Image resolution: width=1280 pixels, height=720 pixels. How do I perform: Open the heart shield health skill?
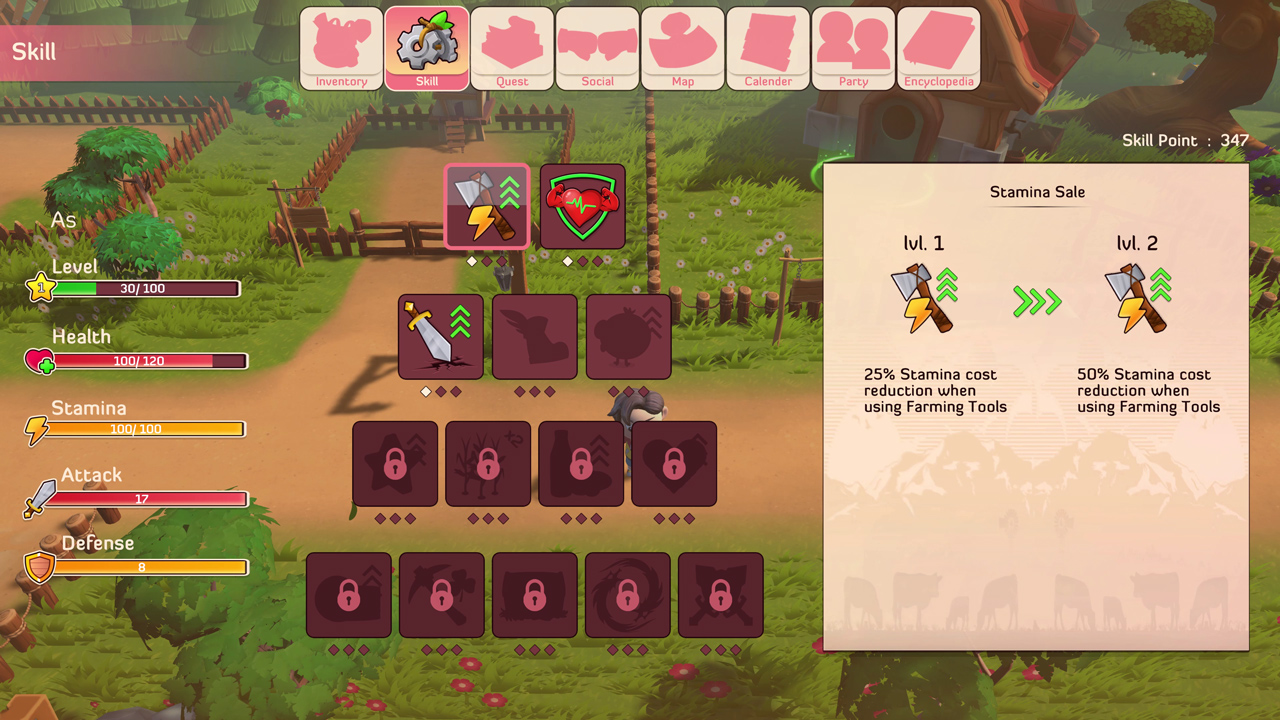(581, 206)
